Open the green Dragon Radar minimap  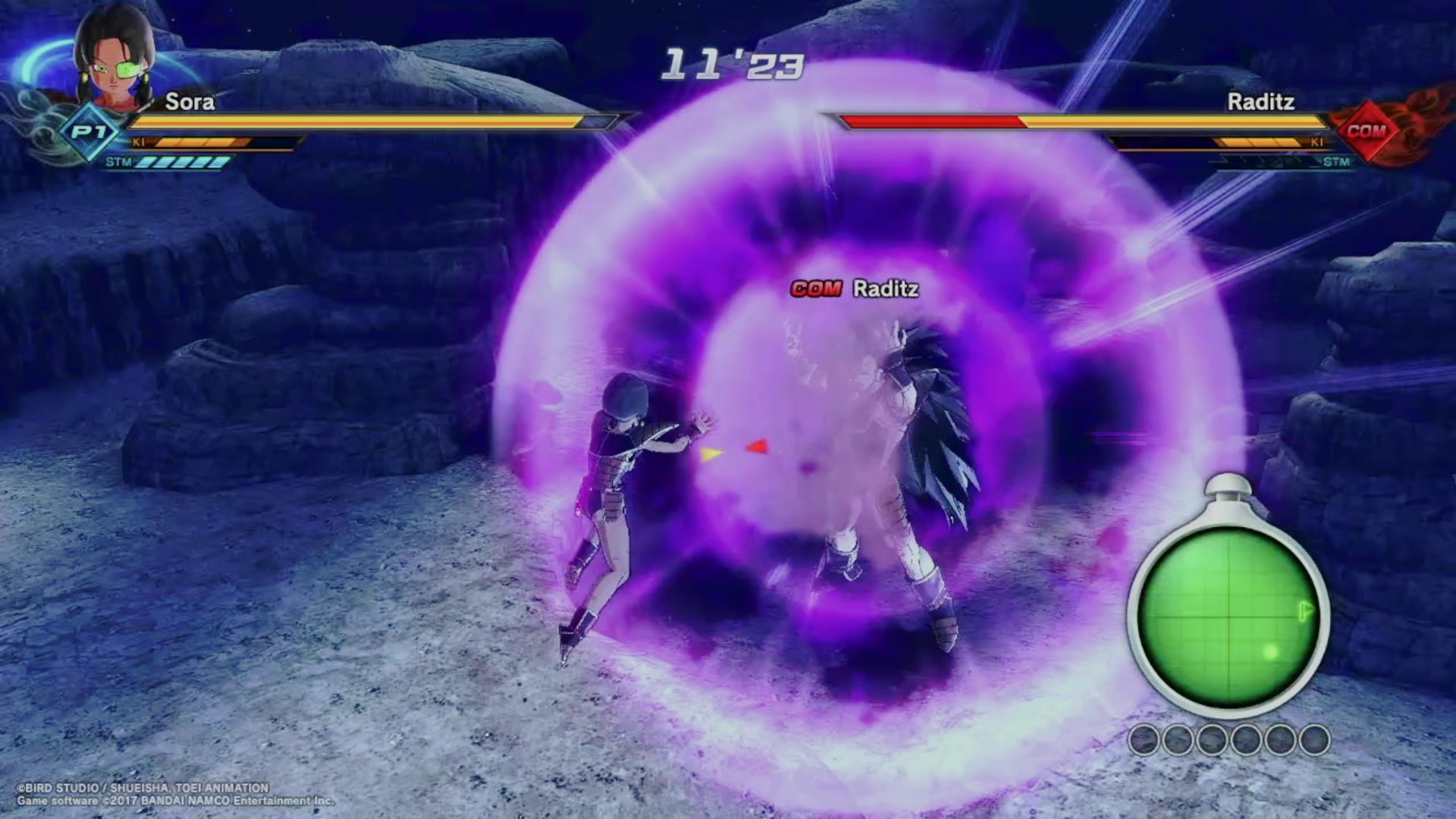click(1228, 616)
